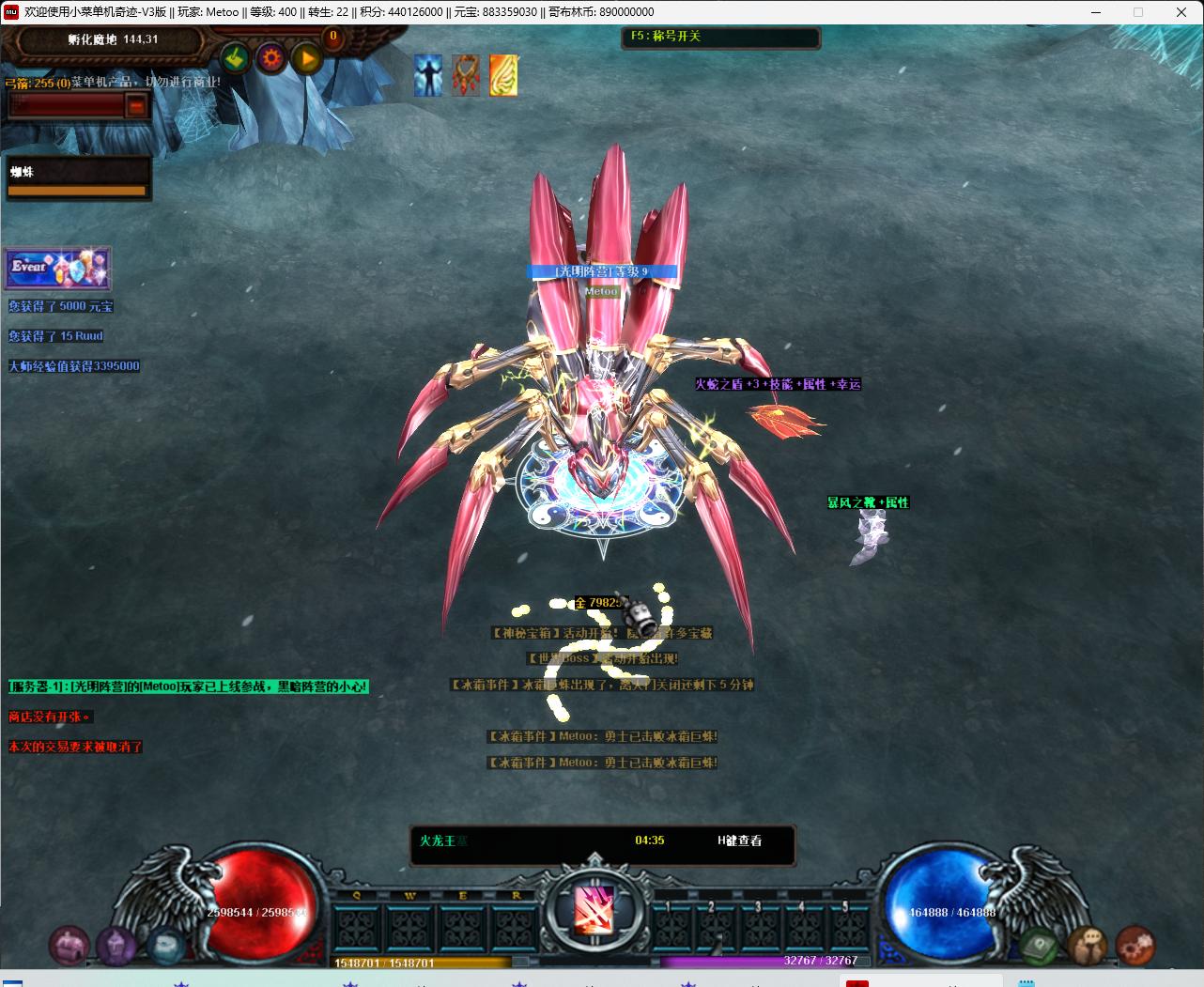Click the small red minus button
This screenshot has width=1204, height=987.
[137, 106]
